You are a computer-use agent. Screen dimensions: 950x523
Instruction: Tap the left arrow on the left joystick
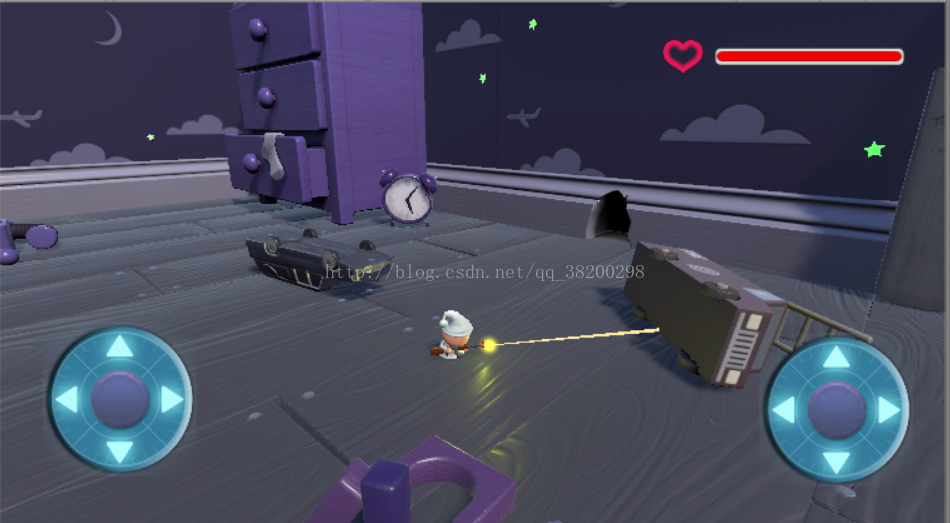(x=66, y=400)
